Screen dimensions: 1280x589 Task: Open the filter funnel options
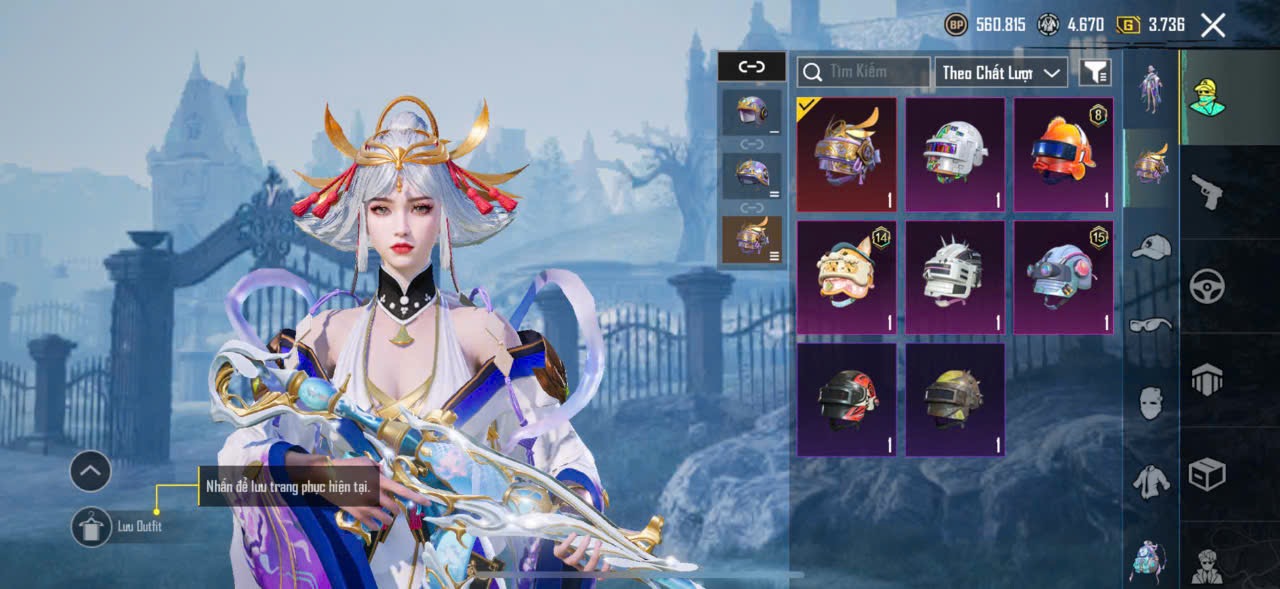point(1095,72)
